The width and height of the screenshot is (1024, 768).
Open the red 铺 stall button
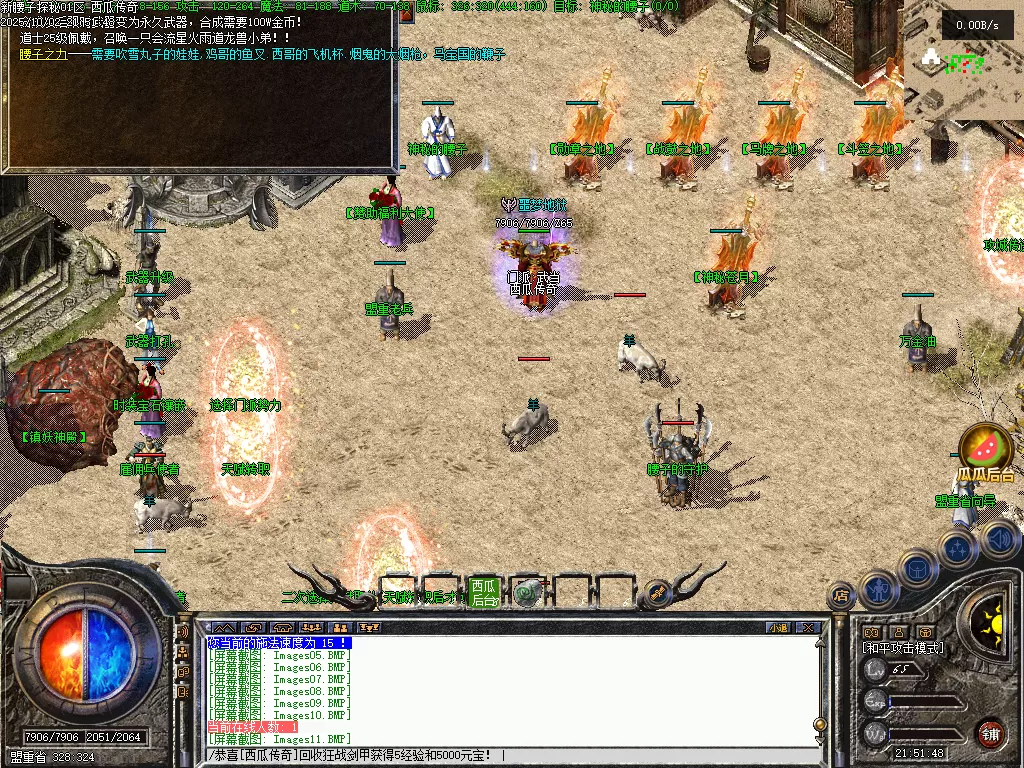pos(990,732)
